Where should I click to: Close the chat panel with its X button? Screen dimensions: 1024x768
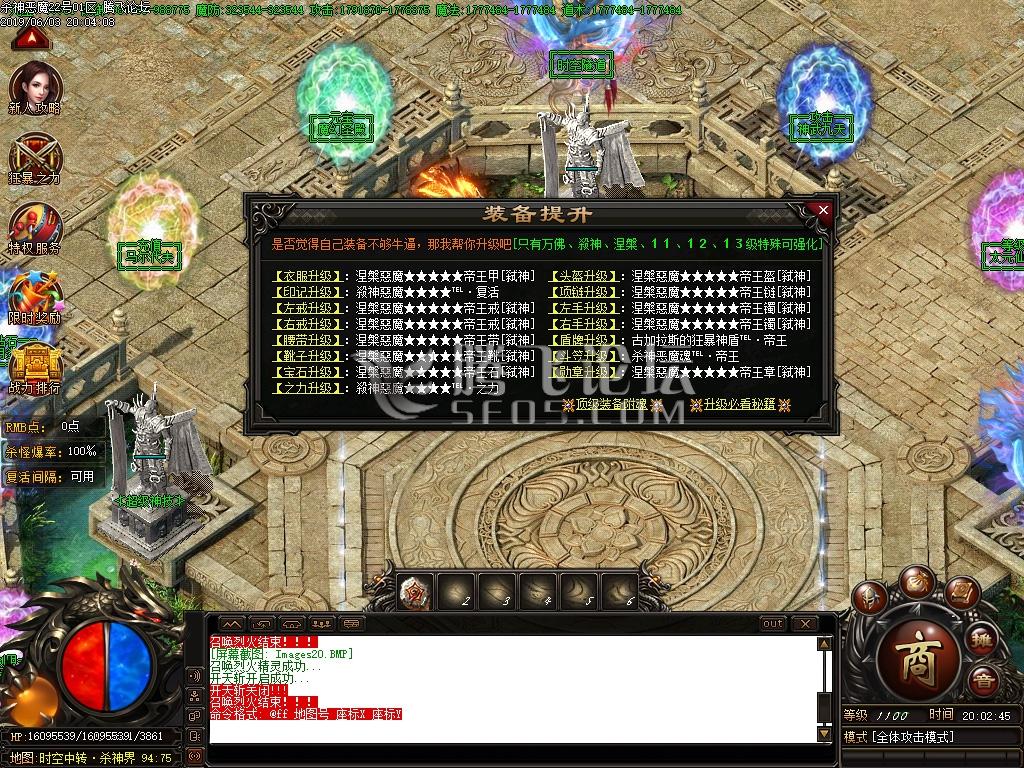point(804,624)
